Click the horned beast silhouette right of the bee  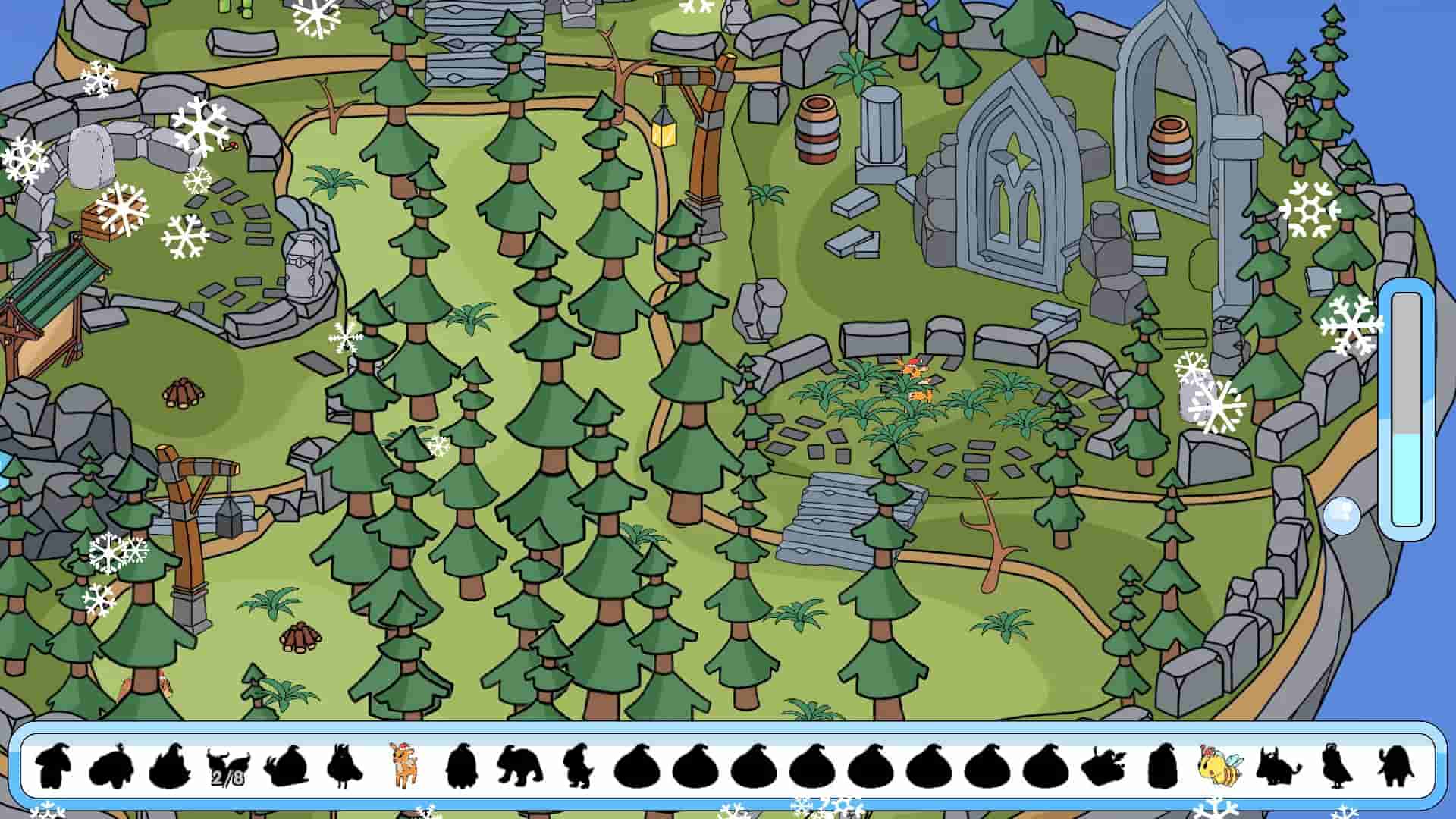click(1274, 770)
